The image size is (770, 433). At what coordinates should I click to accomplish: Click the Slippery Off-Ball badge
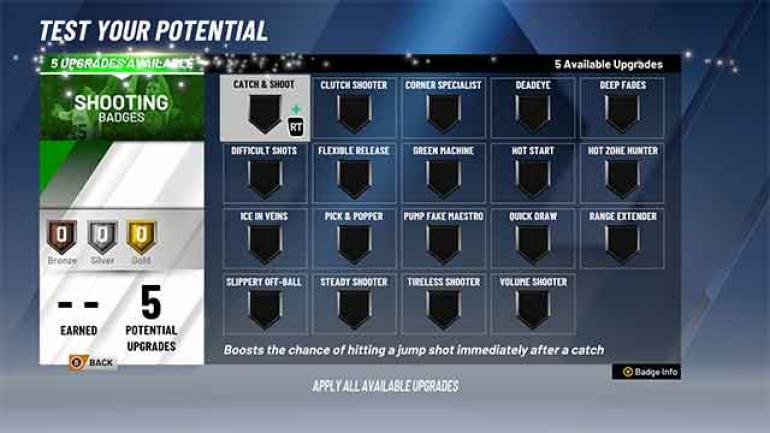[265, 304]
